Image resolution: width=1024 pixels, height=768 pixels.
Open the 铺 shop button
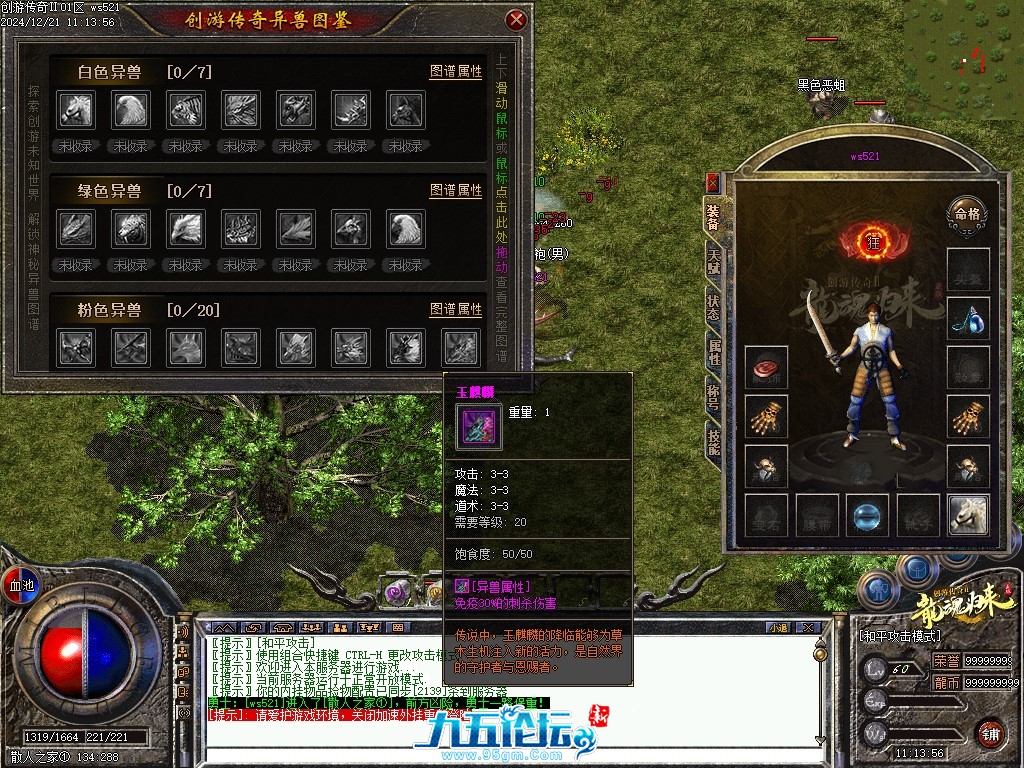coord(989,733)
